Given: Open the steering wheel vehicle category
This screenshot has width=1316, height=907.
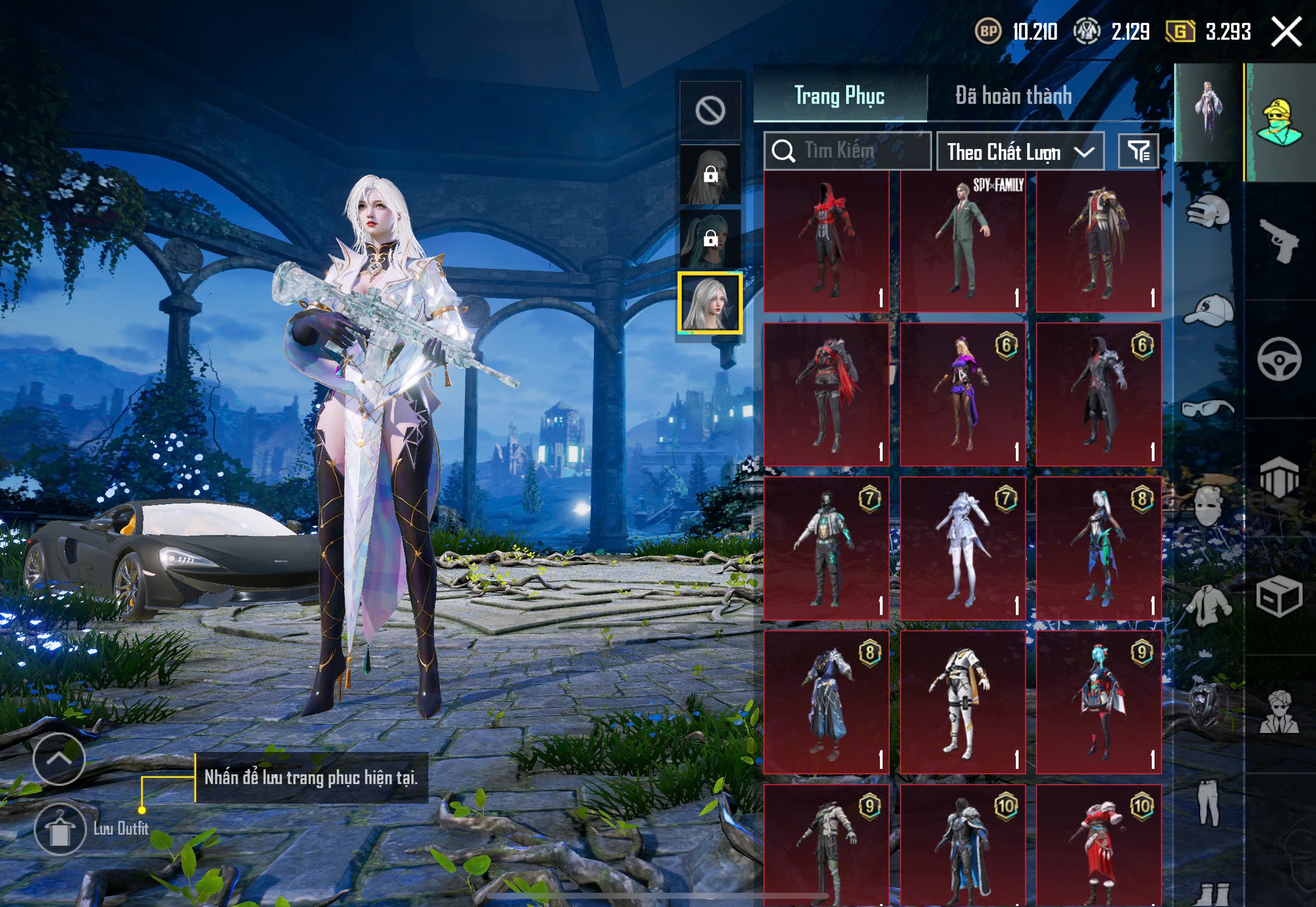Looking at the screenshot, I should coord(1279,359).
